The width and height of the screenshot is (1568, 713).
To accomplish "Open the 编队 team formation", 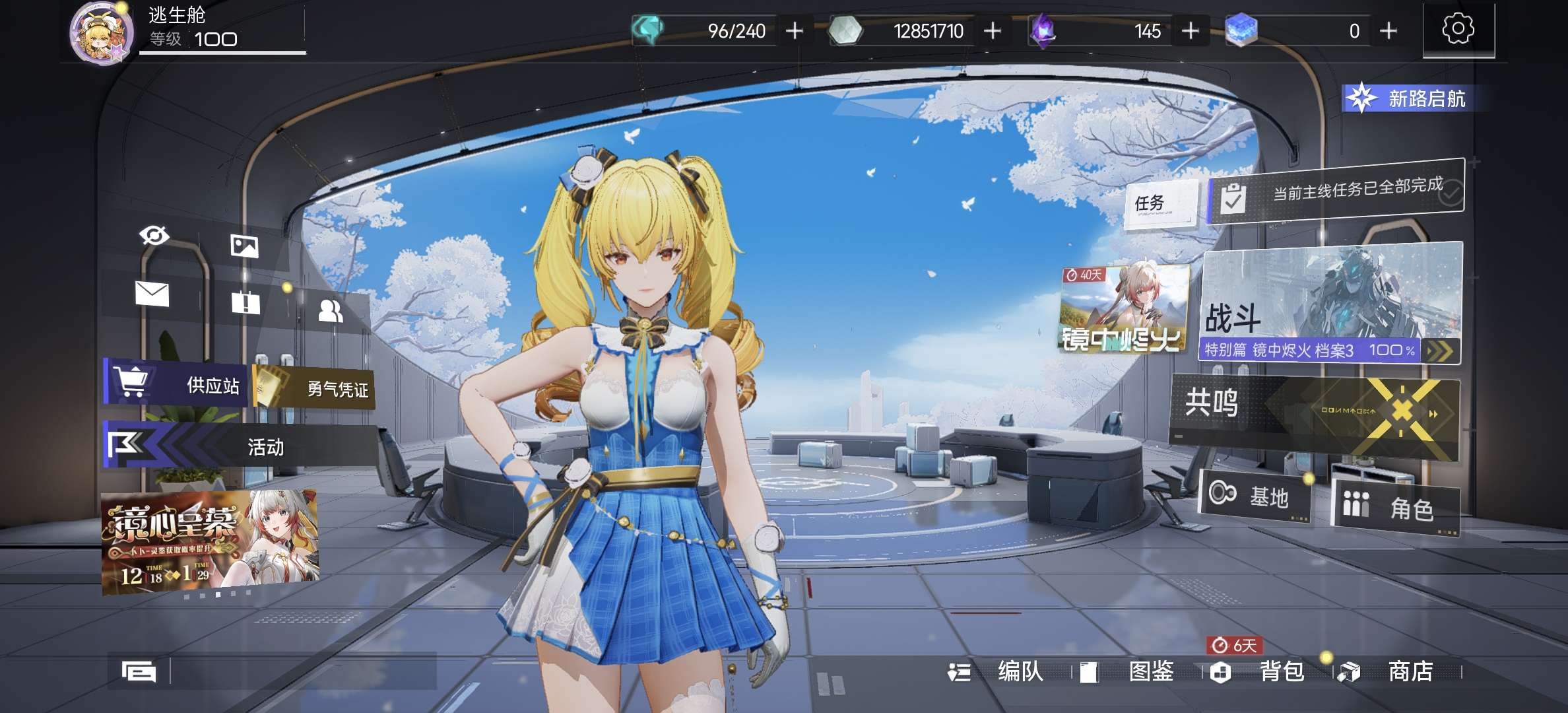I will pos(998,672).
